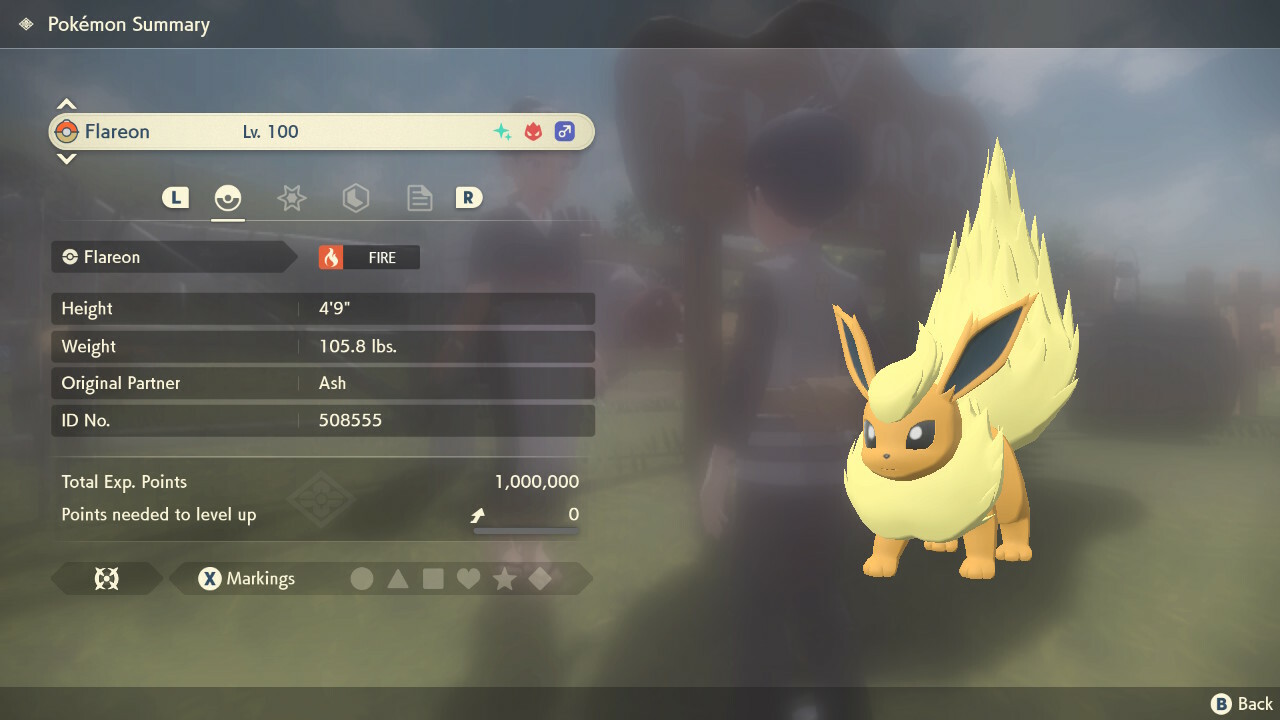Switch to the notes page icon tab
The width and height of the screenshot is (1280, 720).
419,198
